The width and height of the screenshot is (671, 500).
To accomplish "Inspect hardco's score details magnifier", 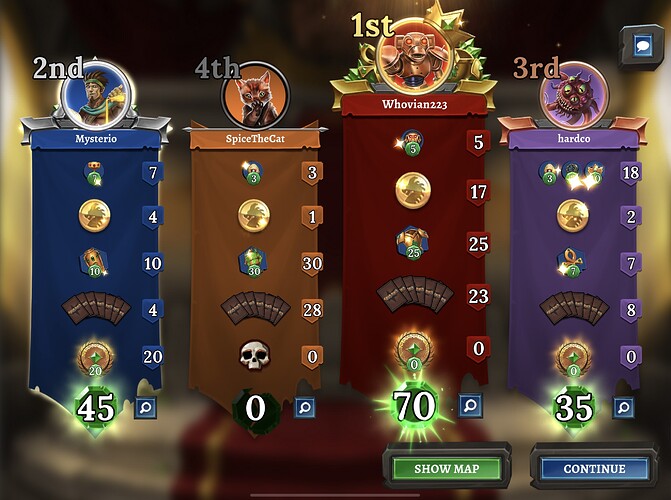I will [622, 407].
